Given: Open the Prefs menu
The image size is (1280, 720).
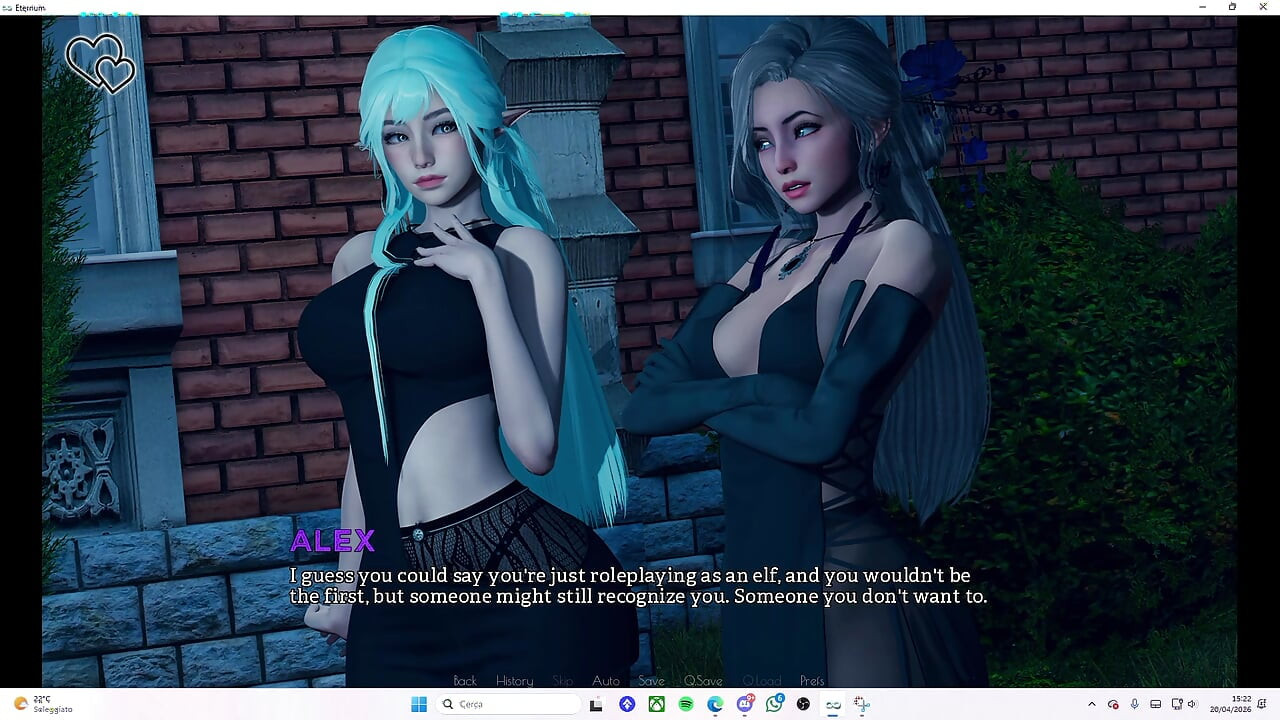Looking at the screenshot, I should tap(812, 680).
